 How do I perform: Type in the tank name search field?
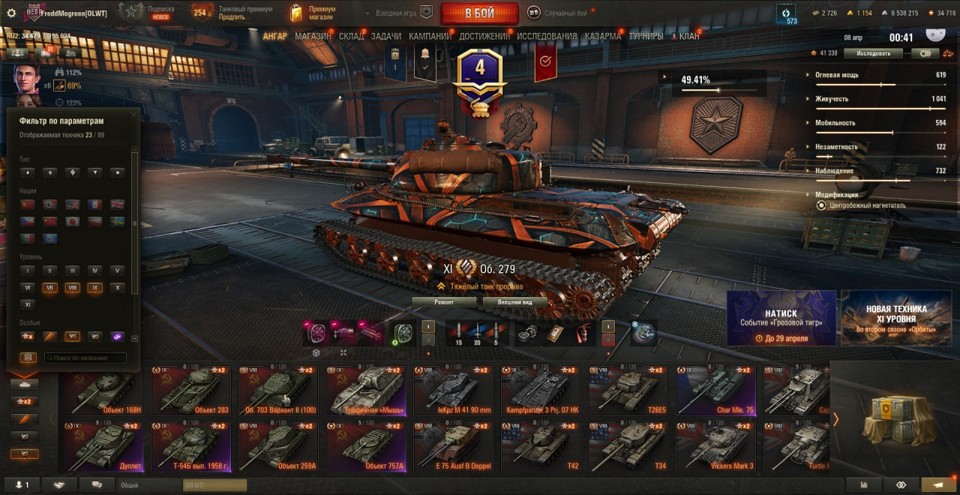(x=83, y=357)
